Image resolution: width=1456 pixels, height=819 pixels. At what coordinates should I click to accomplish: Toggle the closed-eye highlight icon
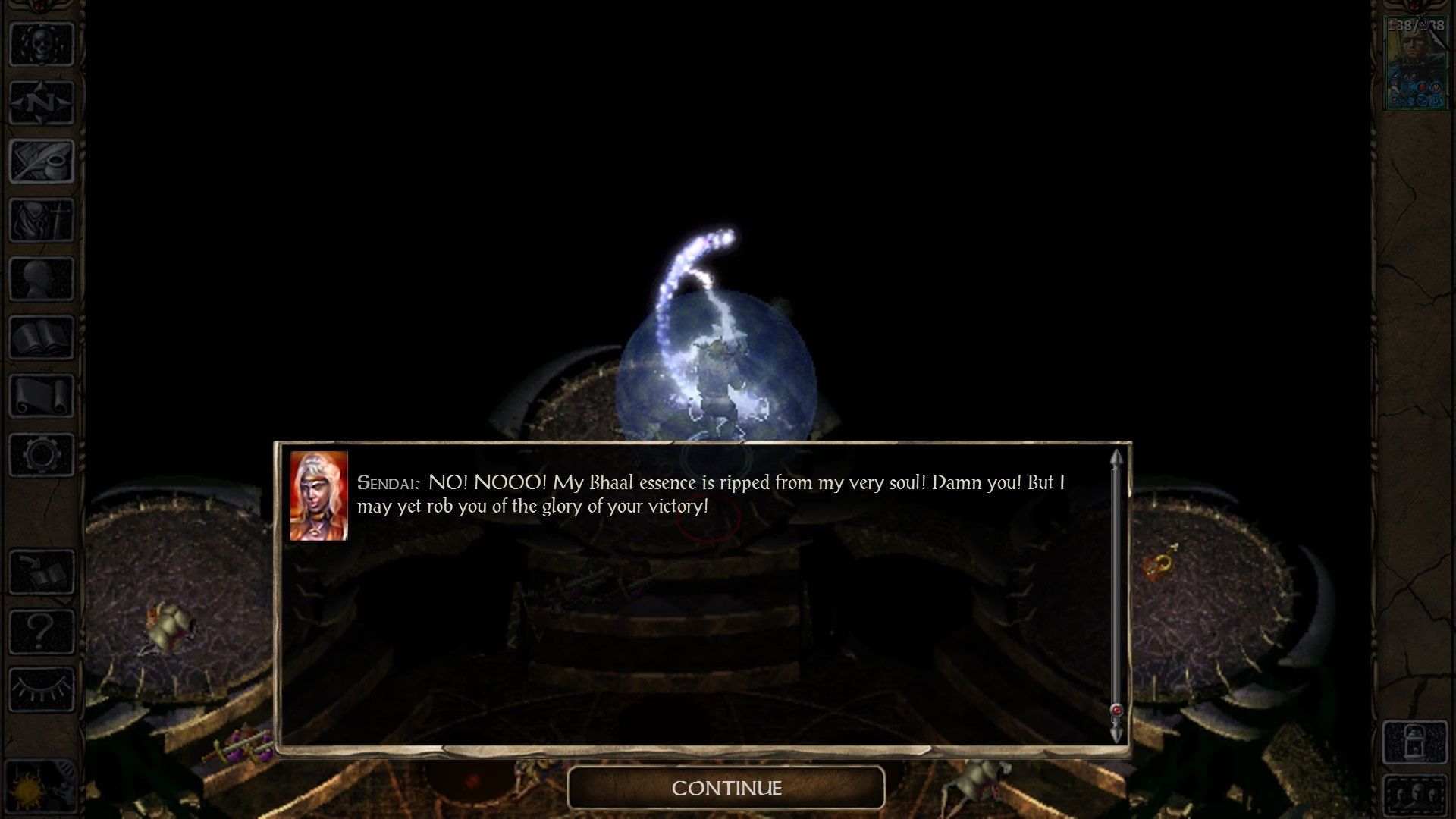[x=42, y=689]
